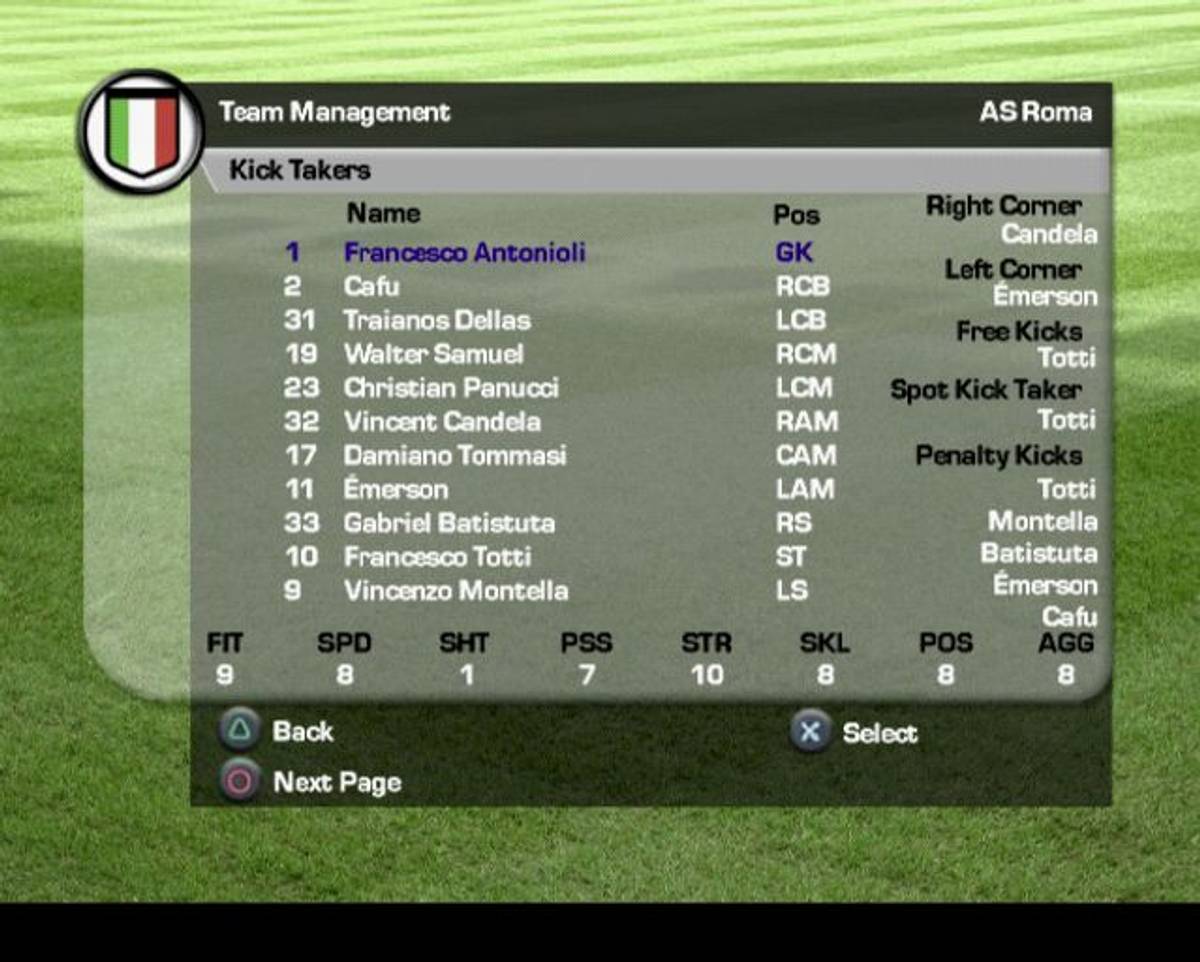Image resolution: width=1200 pixels, height=962 pixels.
Task: Choose Francesco Totti from the squad
Action: click(x=437, y=557)
